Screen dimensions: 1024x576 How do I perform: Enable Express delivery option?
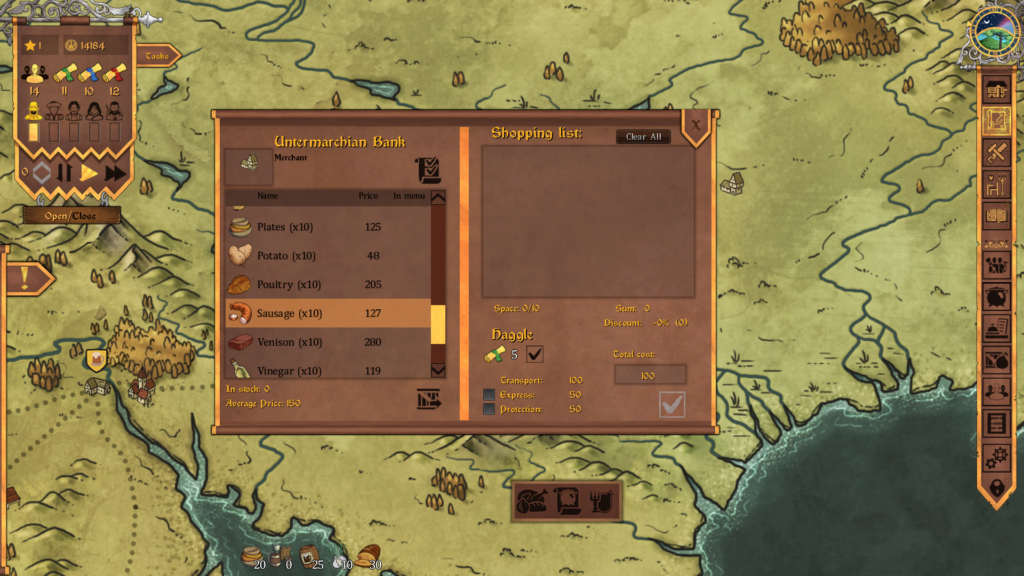tap(489, 395)
